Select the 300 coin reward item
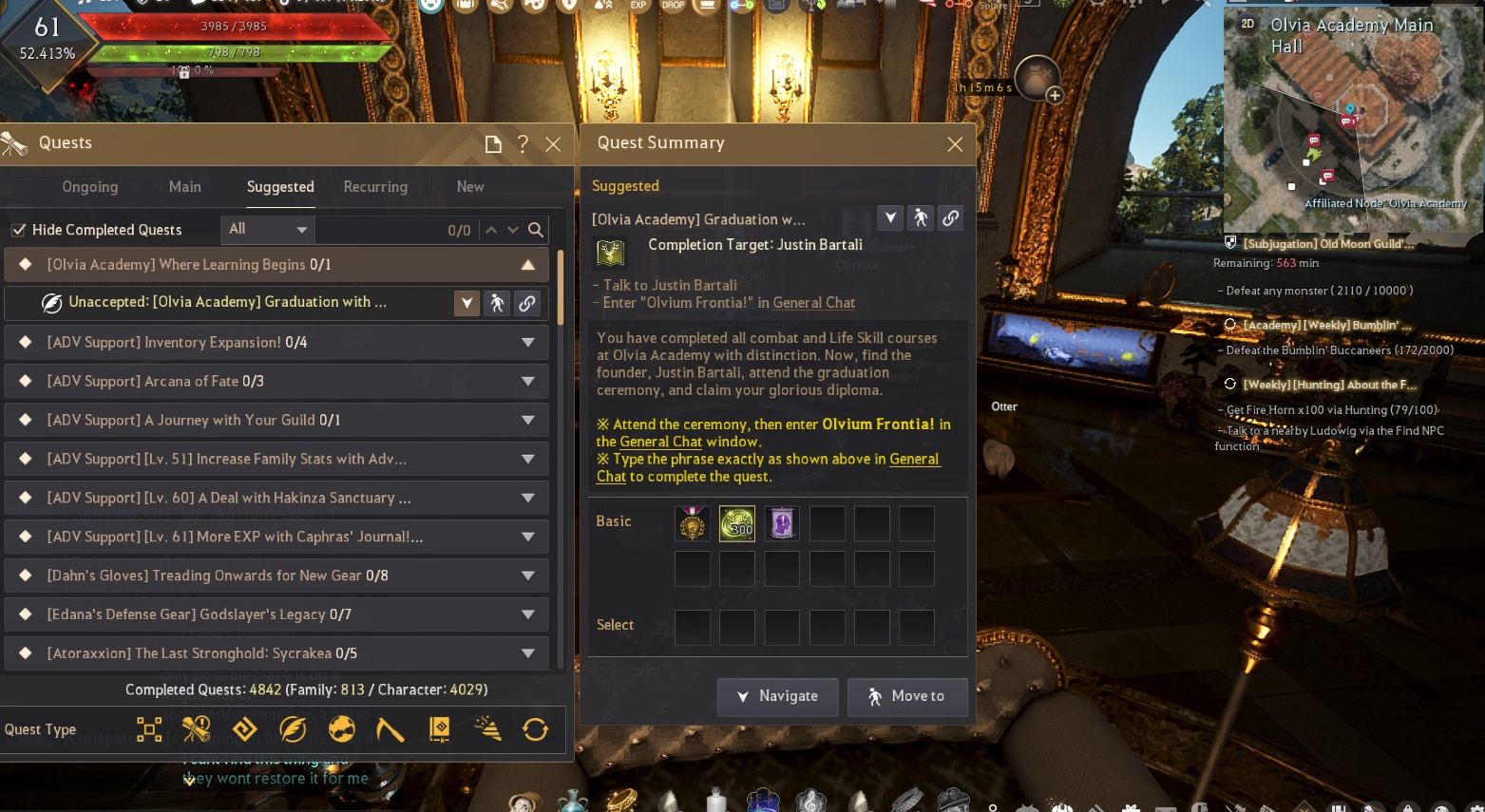The width and height of the screenshot is (1485, 812). coord(737,523)
